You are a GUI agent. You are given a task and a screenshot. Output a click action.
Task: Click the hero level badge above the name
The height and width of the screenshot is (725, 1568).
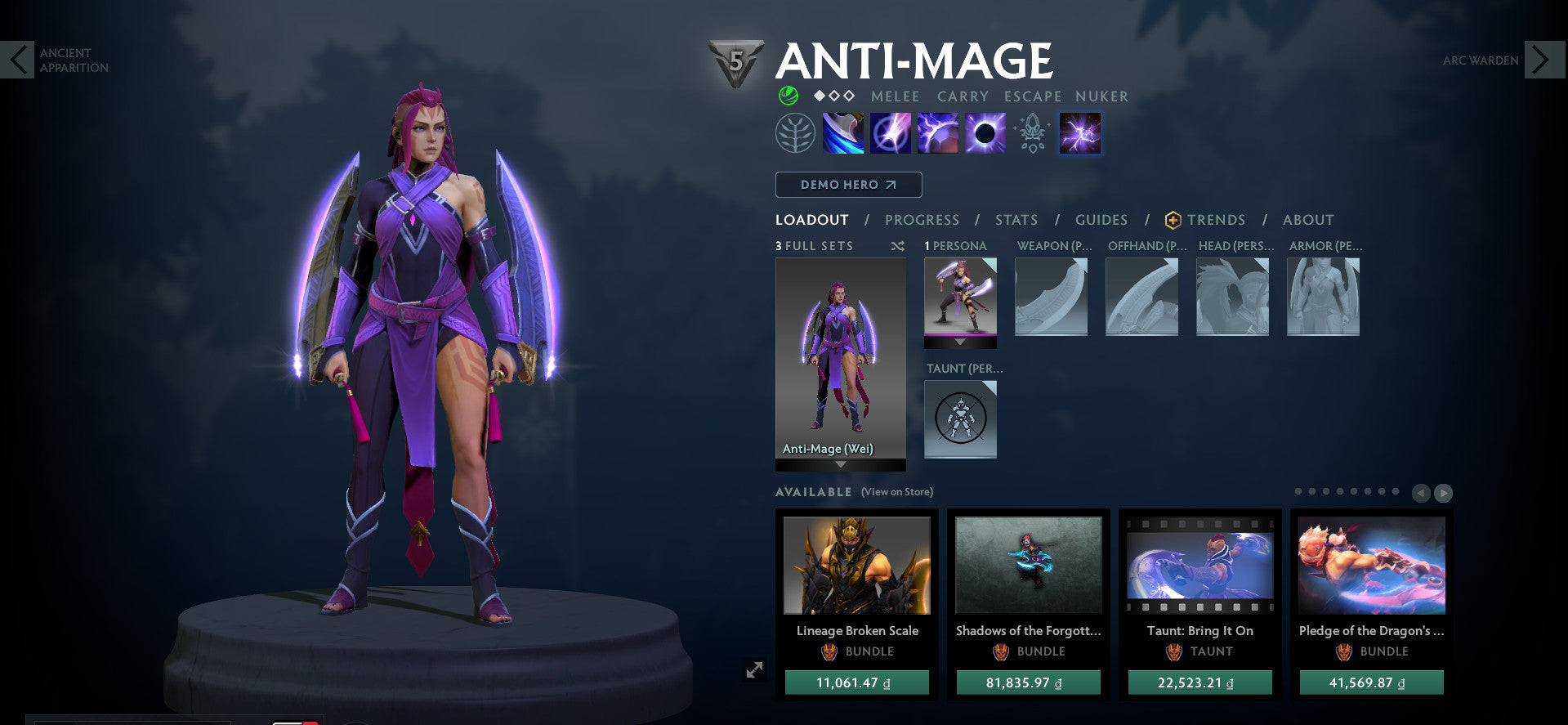[735, 59]
